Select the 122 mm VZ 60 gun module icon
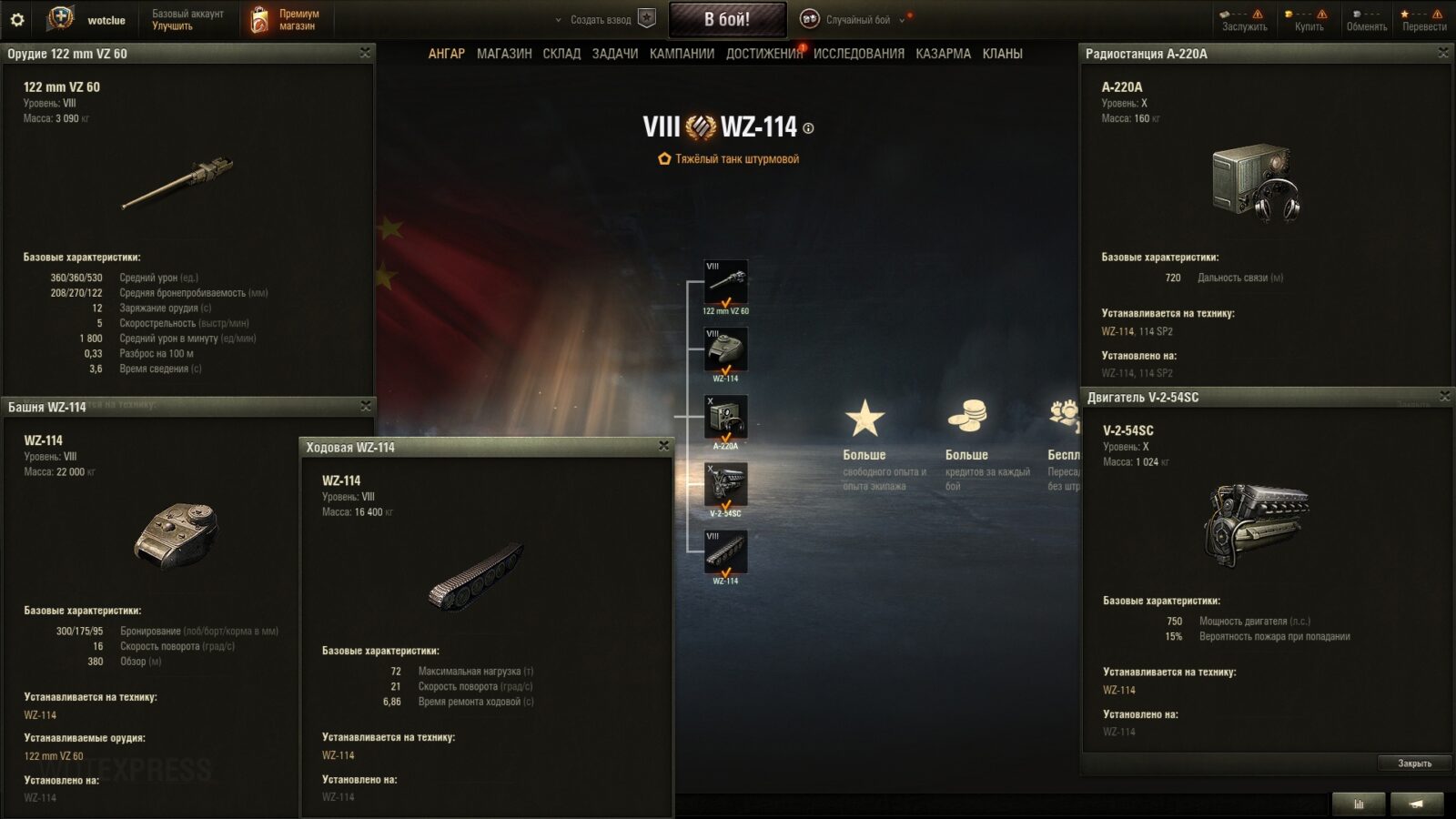 click(x=725, y=282)
